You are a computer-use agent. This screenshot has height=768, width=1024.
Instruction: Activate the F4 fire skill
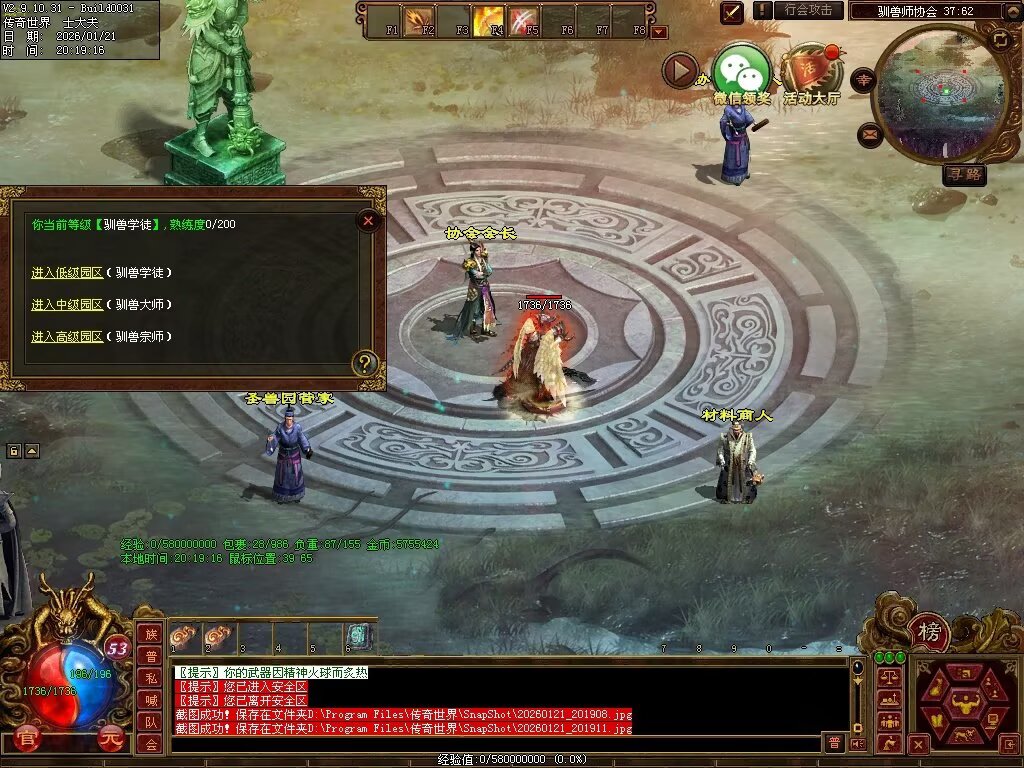pos(489,20)
